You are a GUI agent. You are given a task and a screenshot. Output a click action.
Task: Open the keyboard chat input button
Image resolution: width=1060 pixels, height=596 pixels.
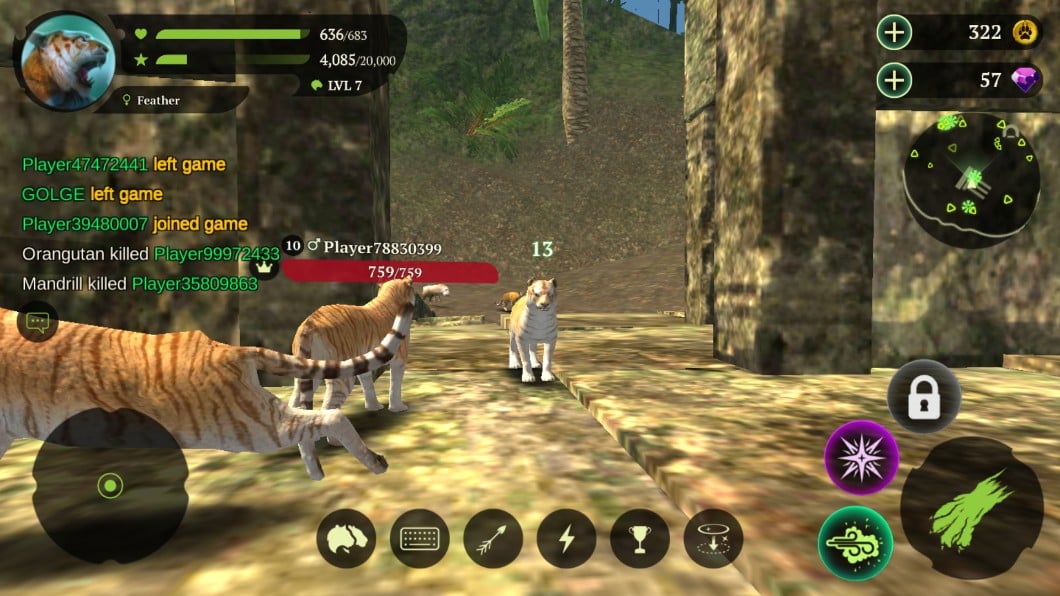click(x=419, y=539)
